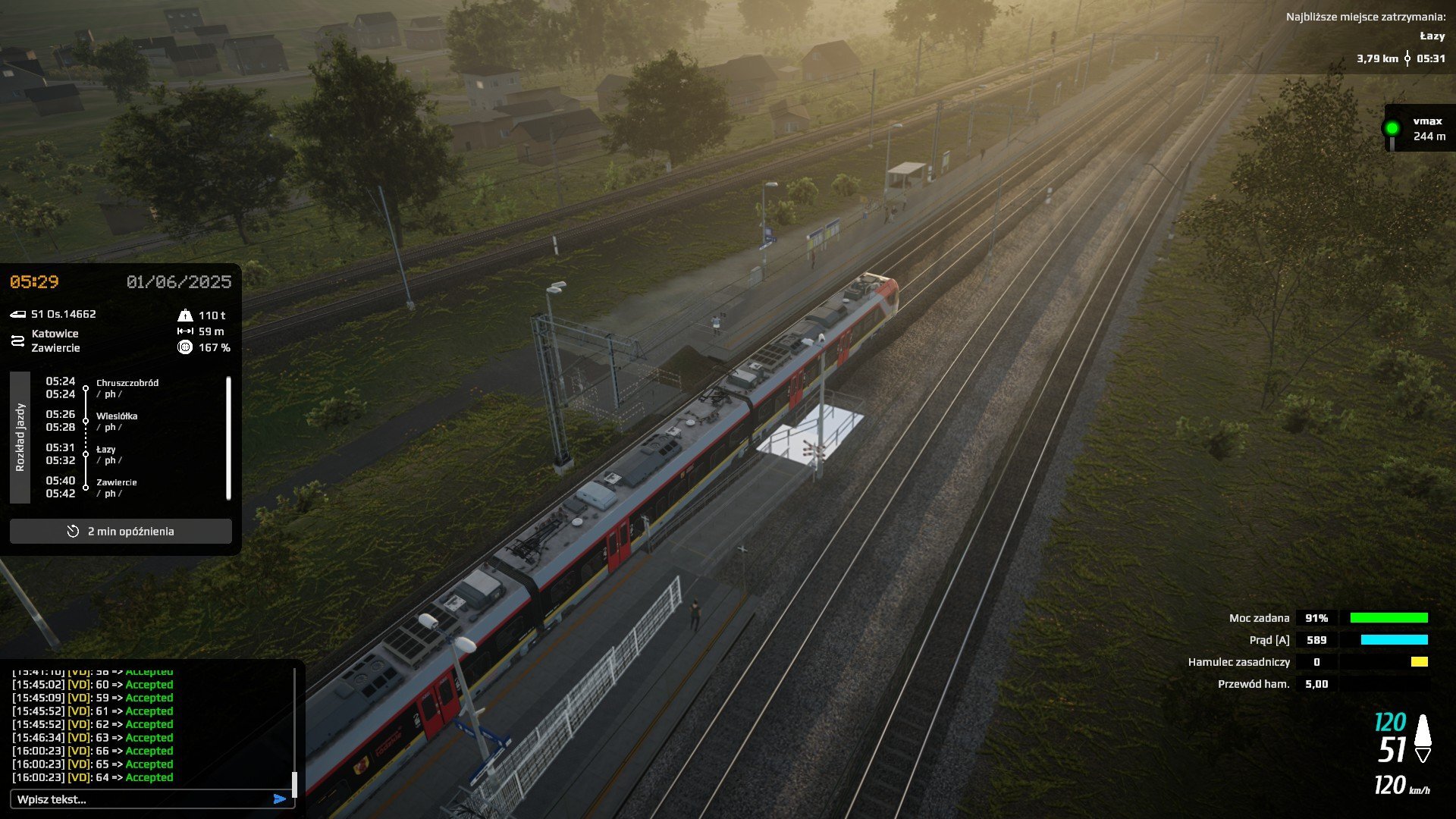
Task: Click the 2 min opóźnienia delay bar
Action: point(121,532)
